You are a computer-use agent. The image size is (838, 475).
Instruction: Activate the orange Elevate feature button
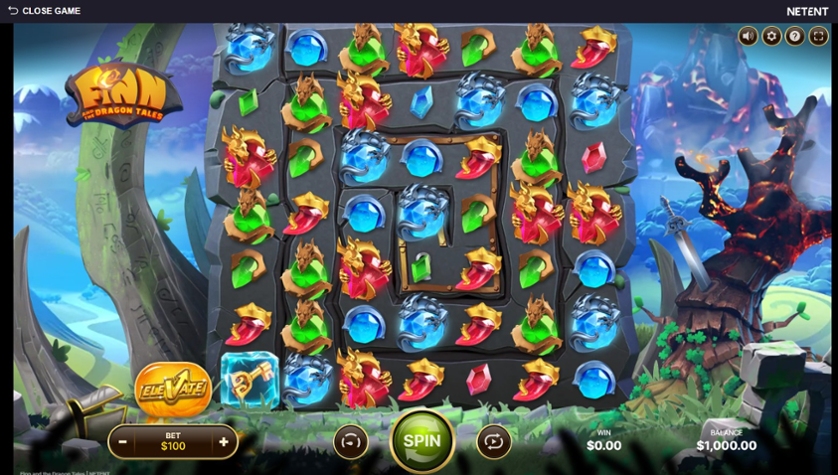tap(172, 388)
